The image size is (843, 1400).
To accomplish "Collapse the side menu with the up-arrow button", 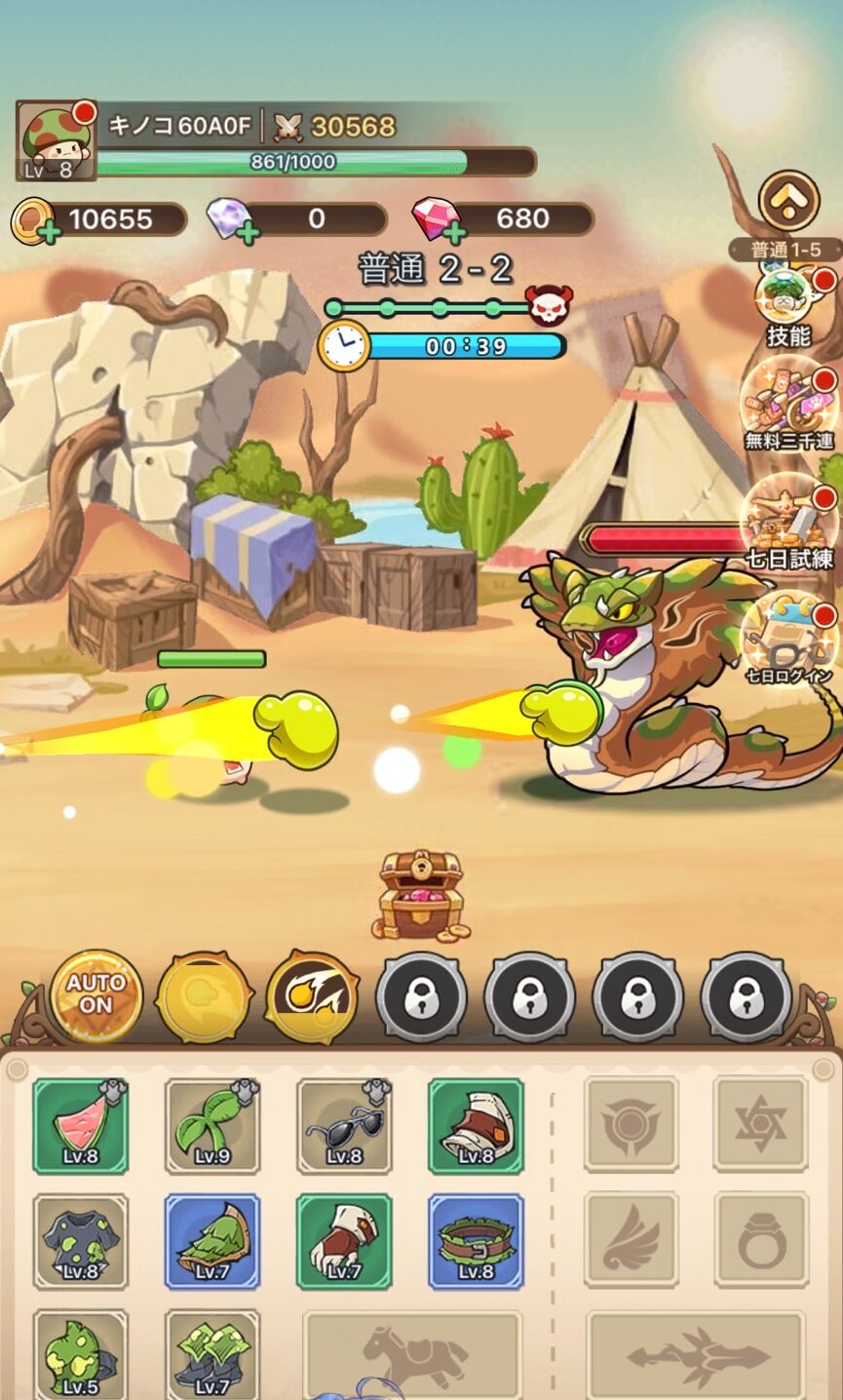I will (787, 202).
